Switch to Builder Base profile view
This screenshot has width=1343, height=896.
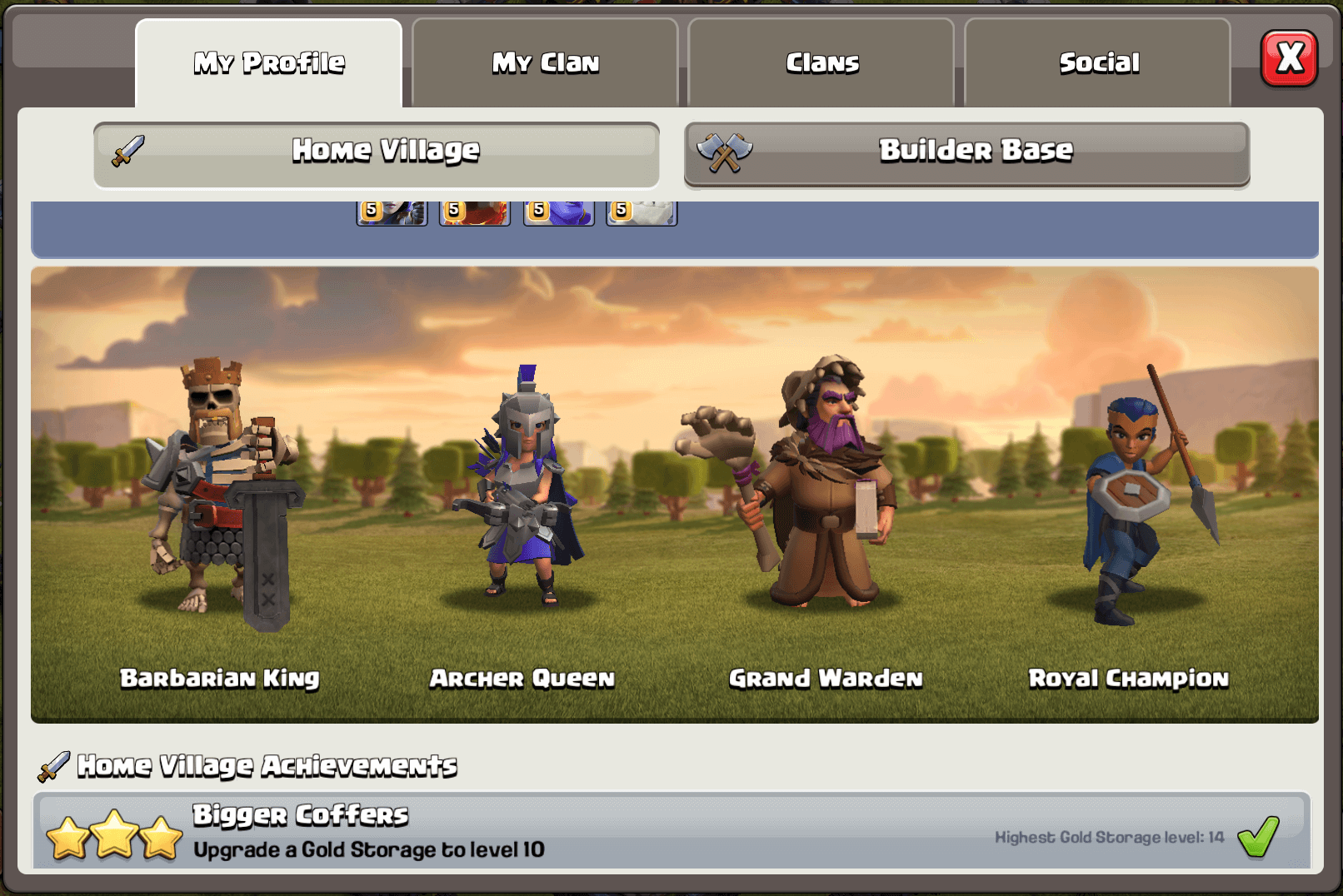point(966,153)
